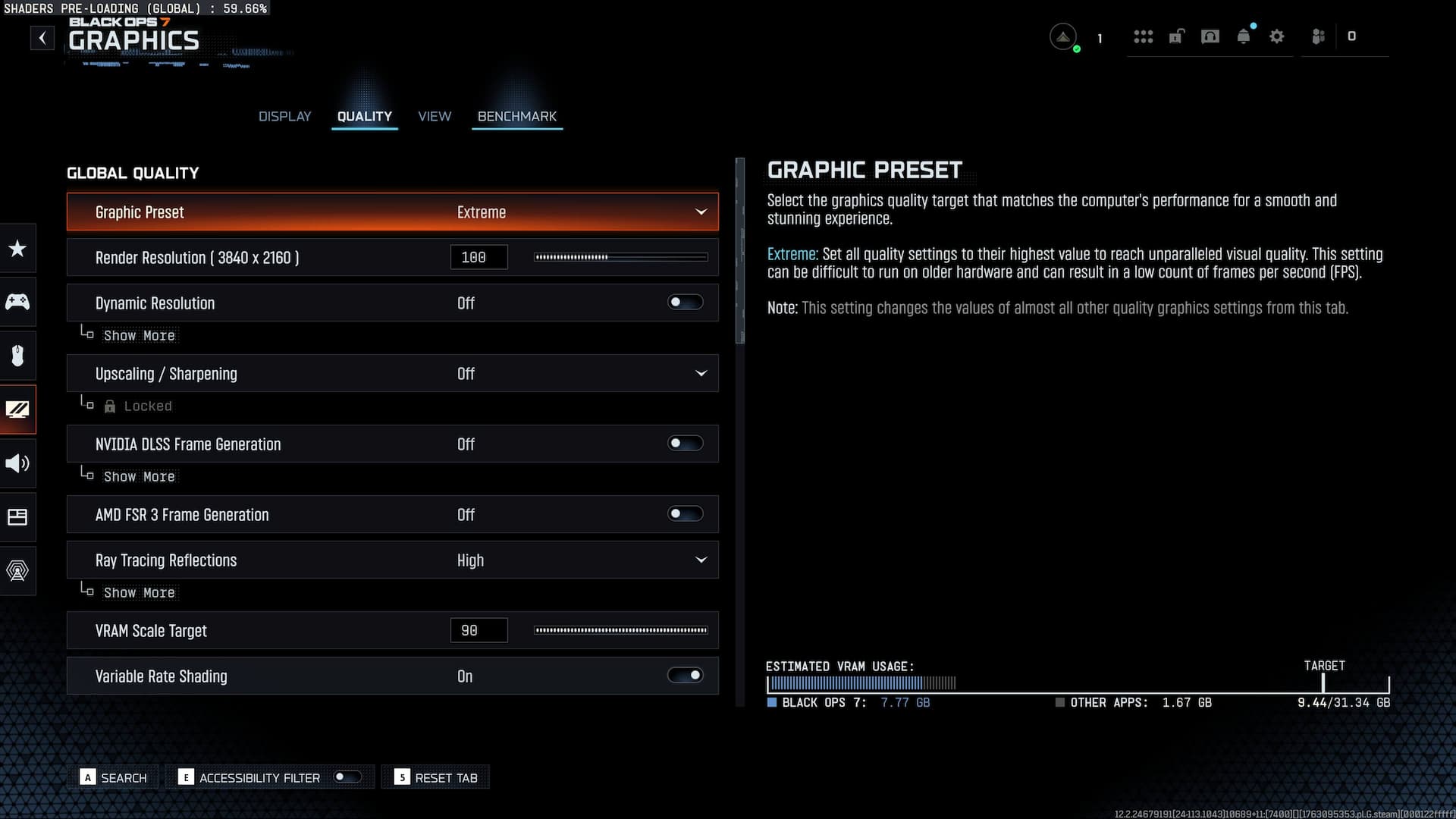Open the Search option
Viewport: 1456px width, 819px height.
(115, 777)
